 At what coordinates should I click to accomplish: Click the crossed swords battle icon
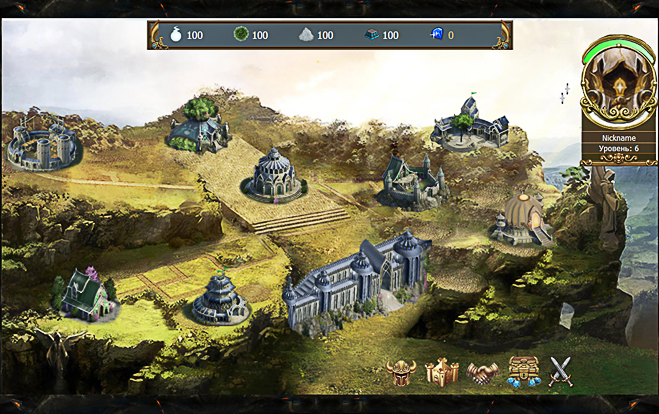[562, 372]
